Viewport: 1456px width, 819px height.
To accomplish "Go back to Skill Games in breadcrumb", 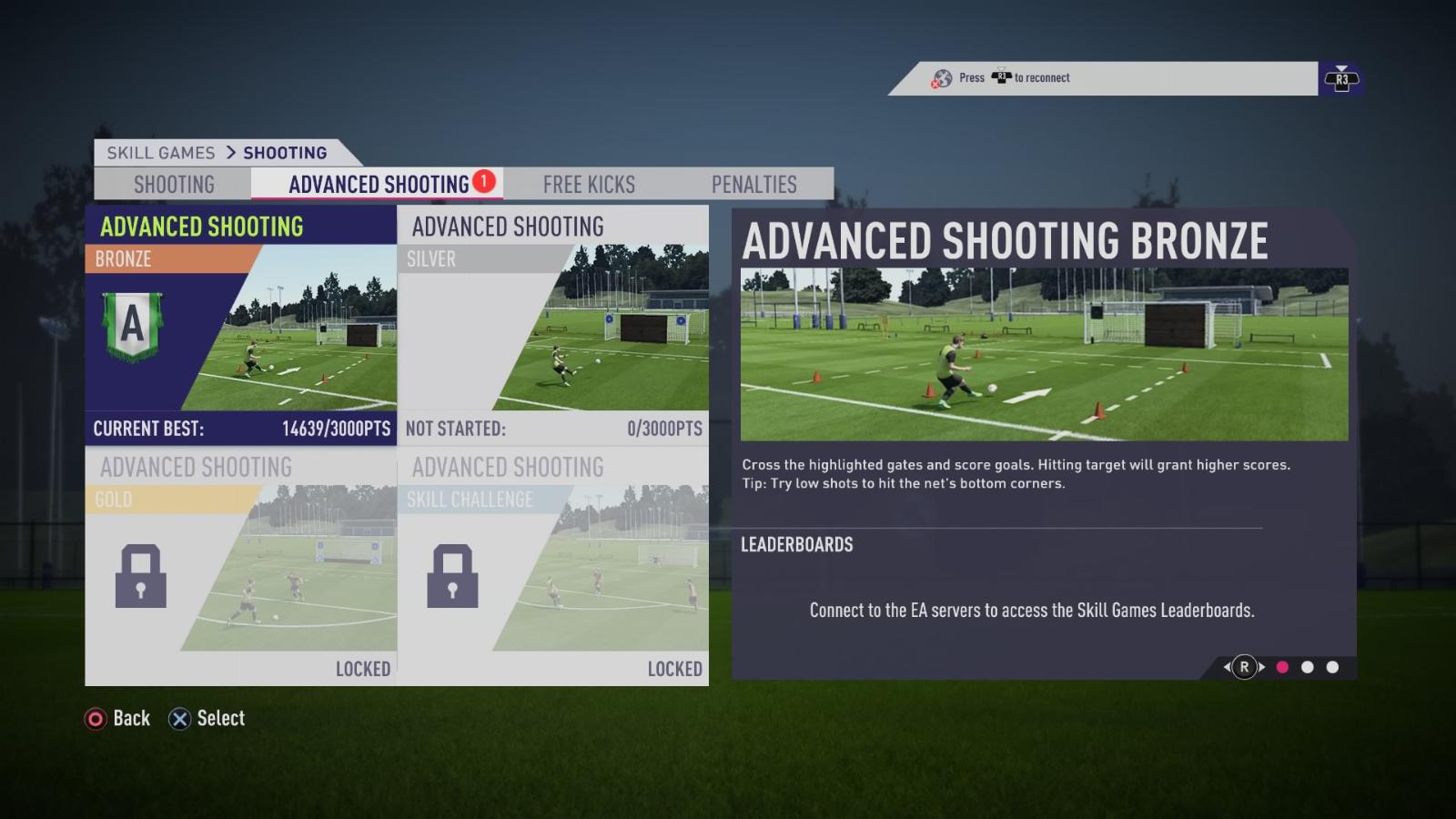I will pyautogui.click(x=161, y=153).
